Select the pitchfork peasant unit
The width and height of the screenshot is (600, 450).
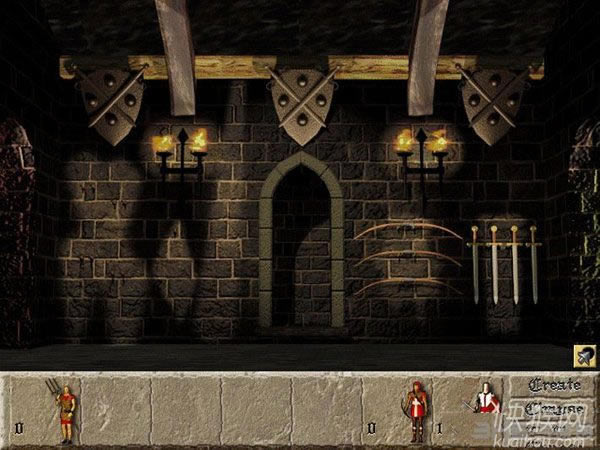click(64, 413)
